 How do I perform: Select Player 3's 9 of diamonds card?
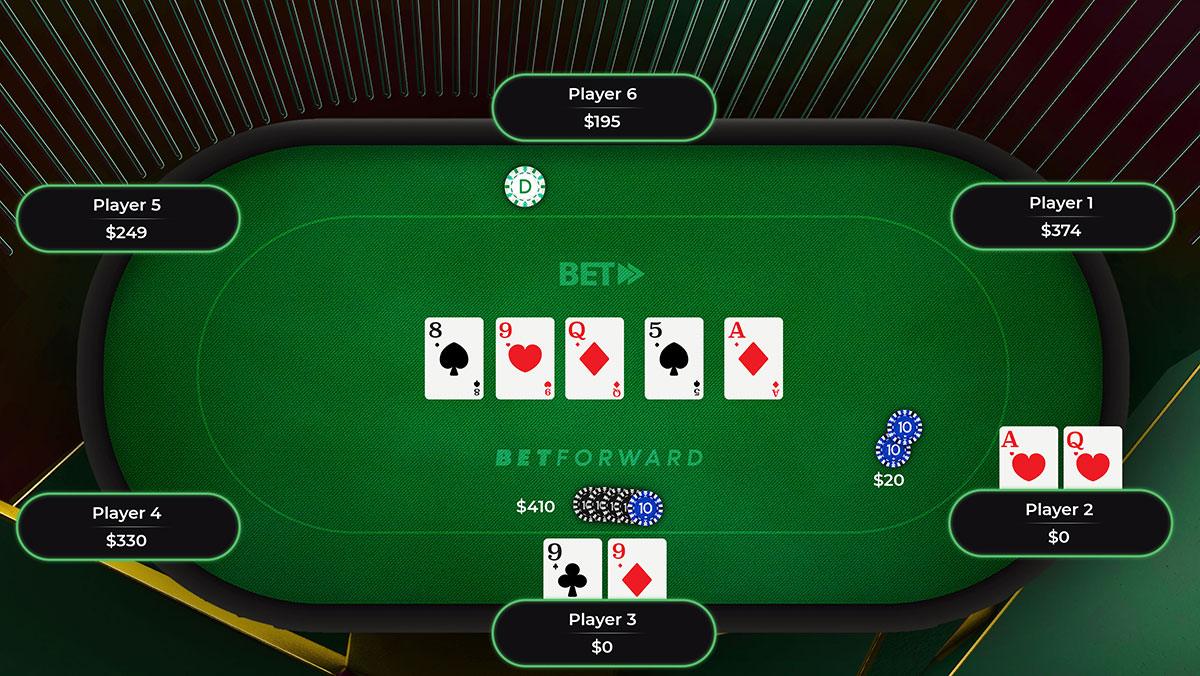pyautogui.click(x=637, y=569)
